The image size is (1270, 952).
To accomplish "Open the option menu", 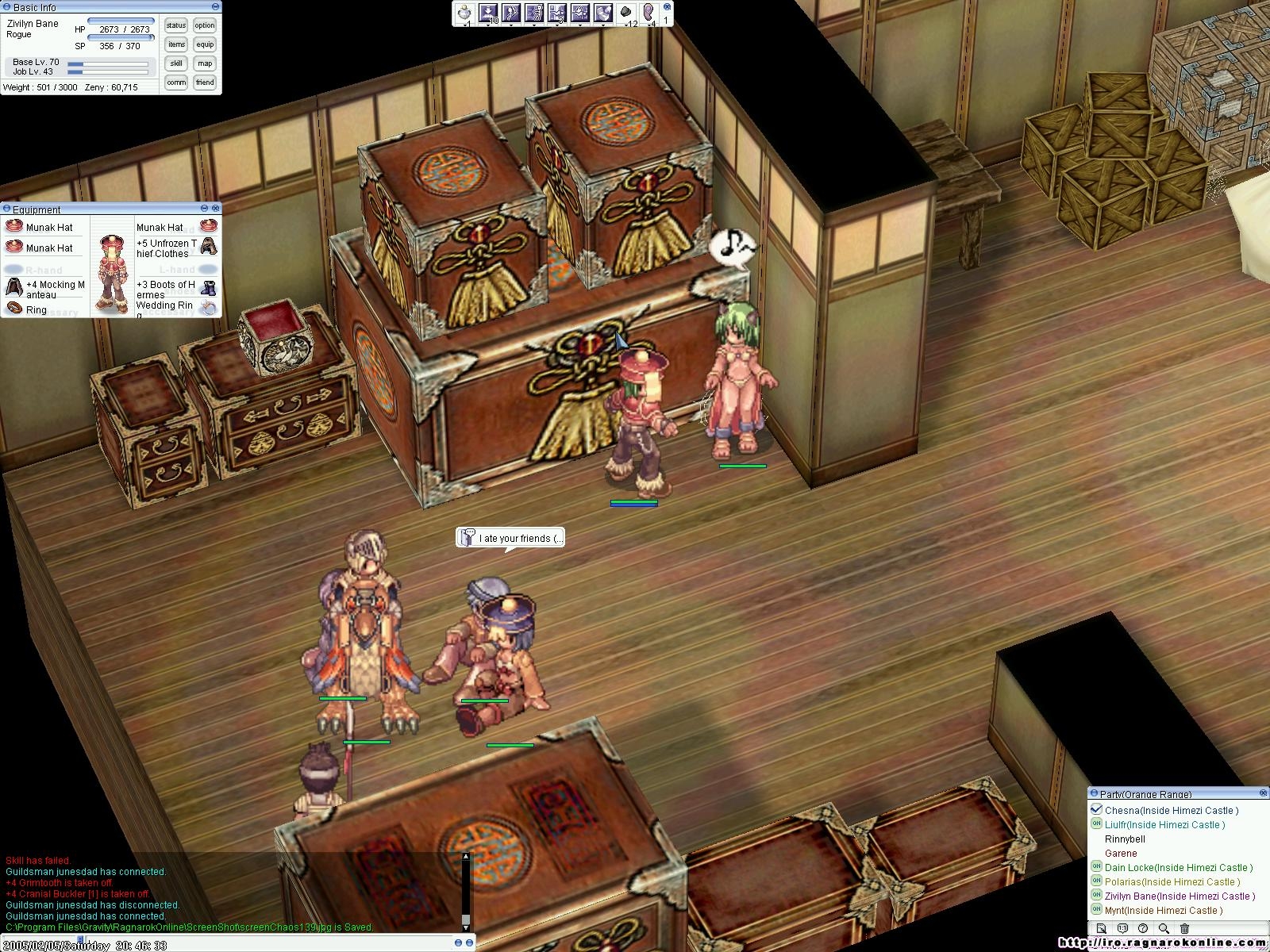I will (205, 25).
